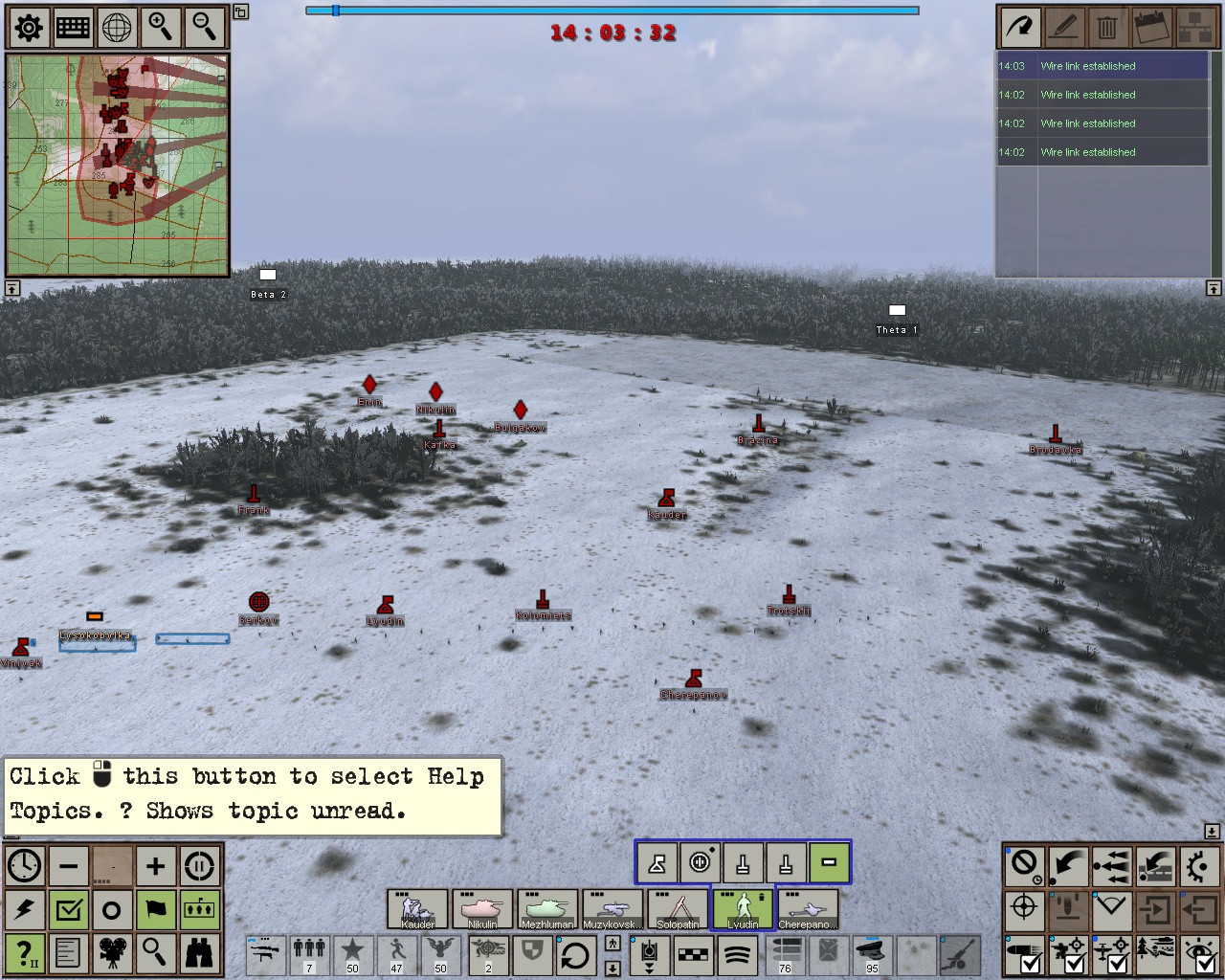Select Lyudin's infantry portrait
The height and width of the screenshot is (980, 1225).
(742, 909)
